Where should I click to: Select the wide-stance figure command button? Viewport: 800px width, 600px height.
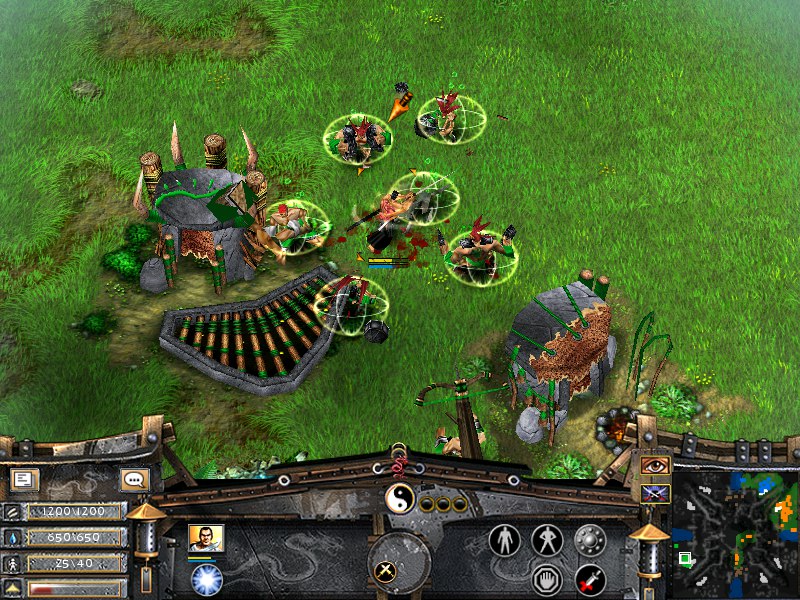pos(547,540)
